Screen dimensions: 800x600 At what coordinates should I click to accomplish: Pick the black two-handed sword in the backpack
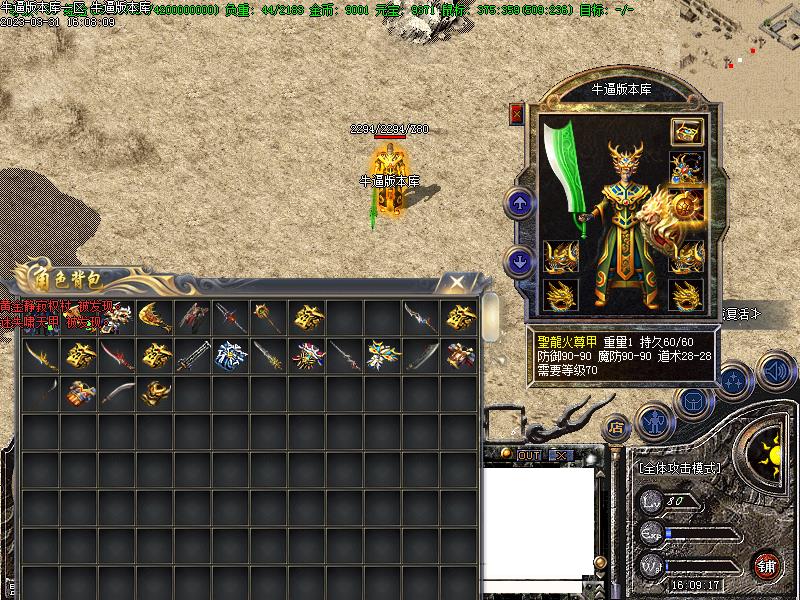tap(193, 355)
